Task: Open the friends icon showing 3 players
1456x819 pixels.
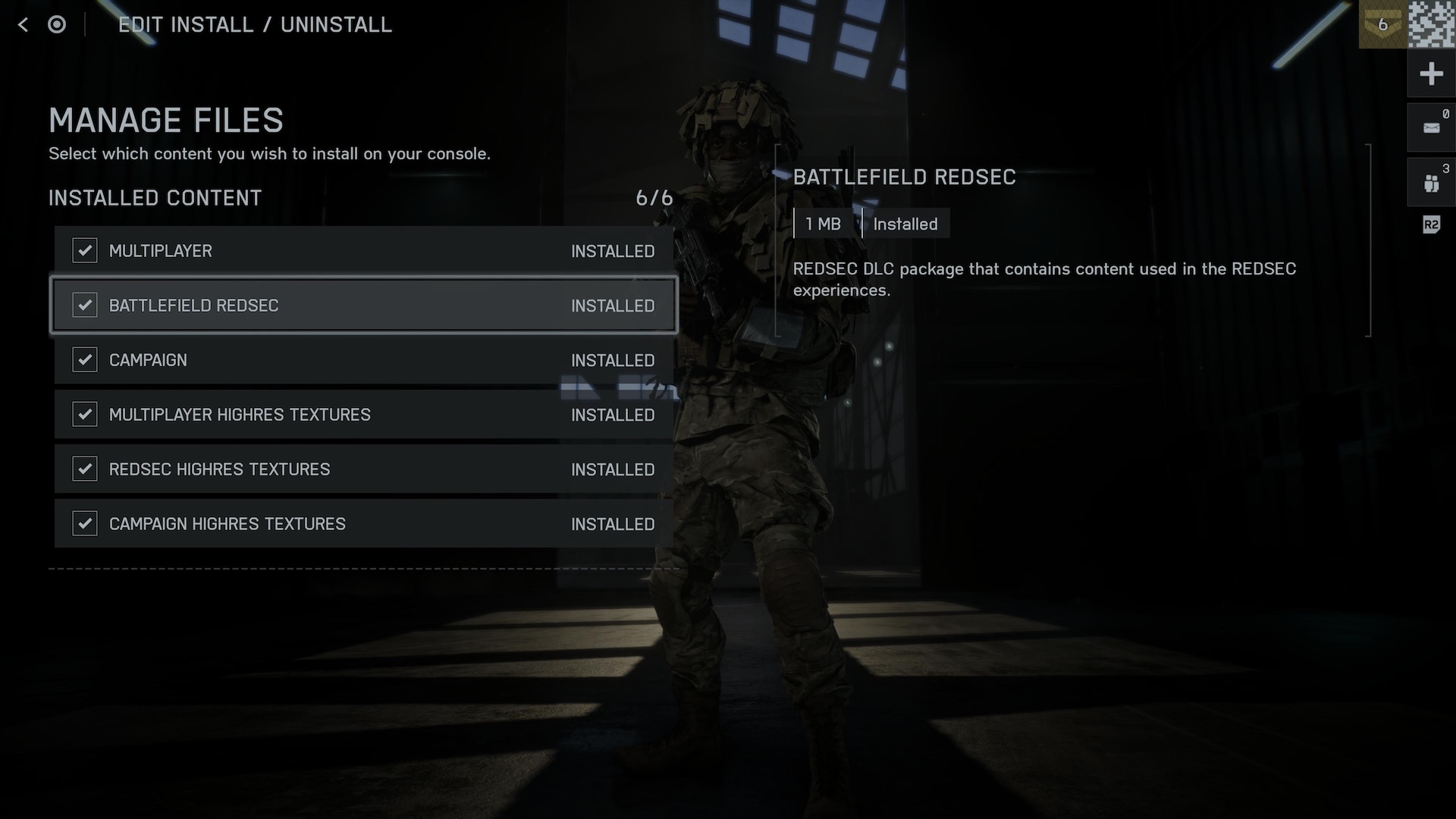Action: (1432, 180)
